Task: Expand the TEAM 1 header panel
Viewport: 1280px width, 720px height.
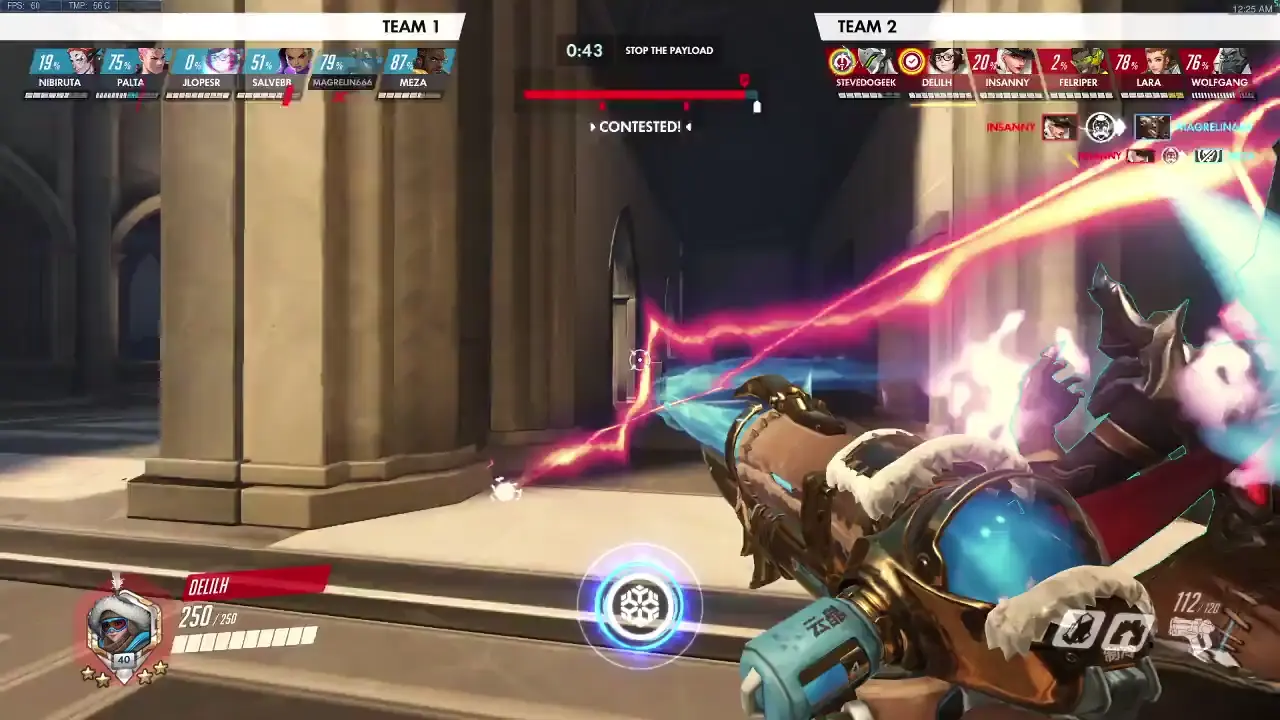Action: point(411,26)
